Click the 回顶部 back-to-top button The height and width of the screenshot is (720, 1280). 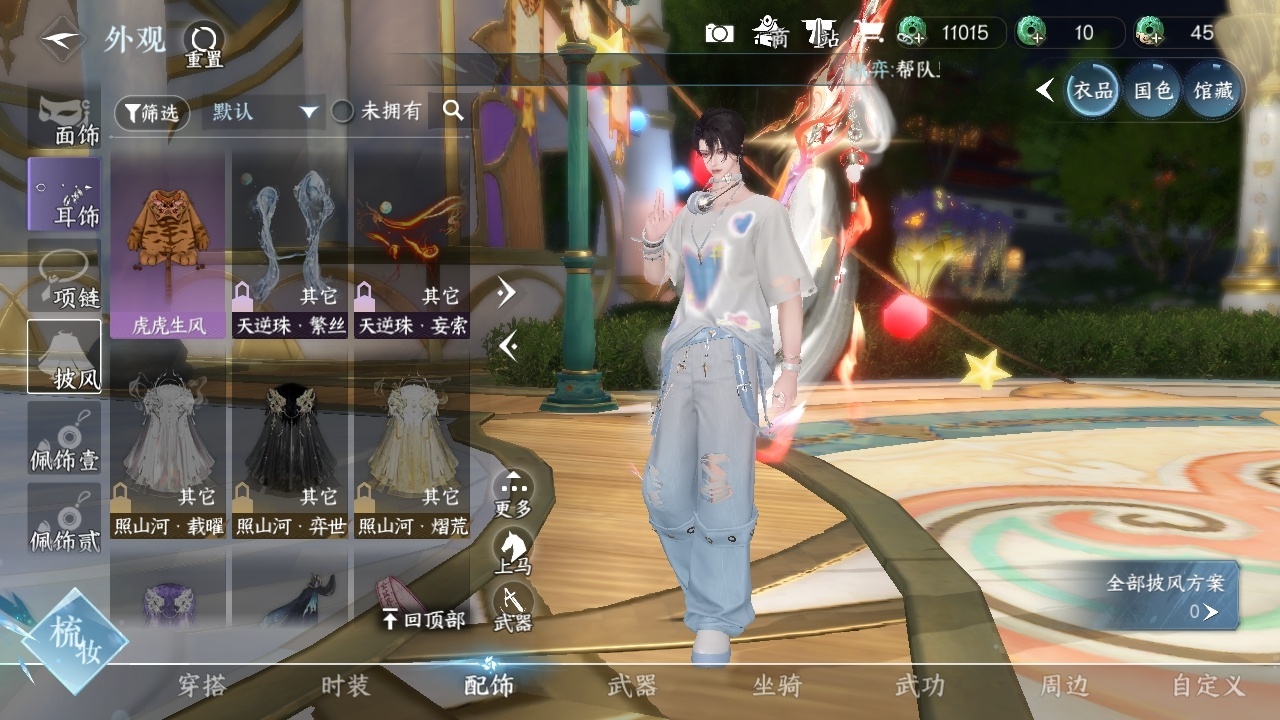point(424,620)
